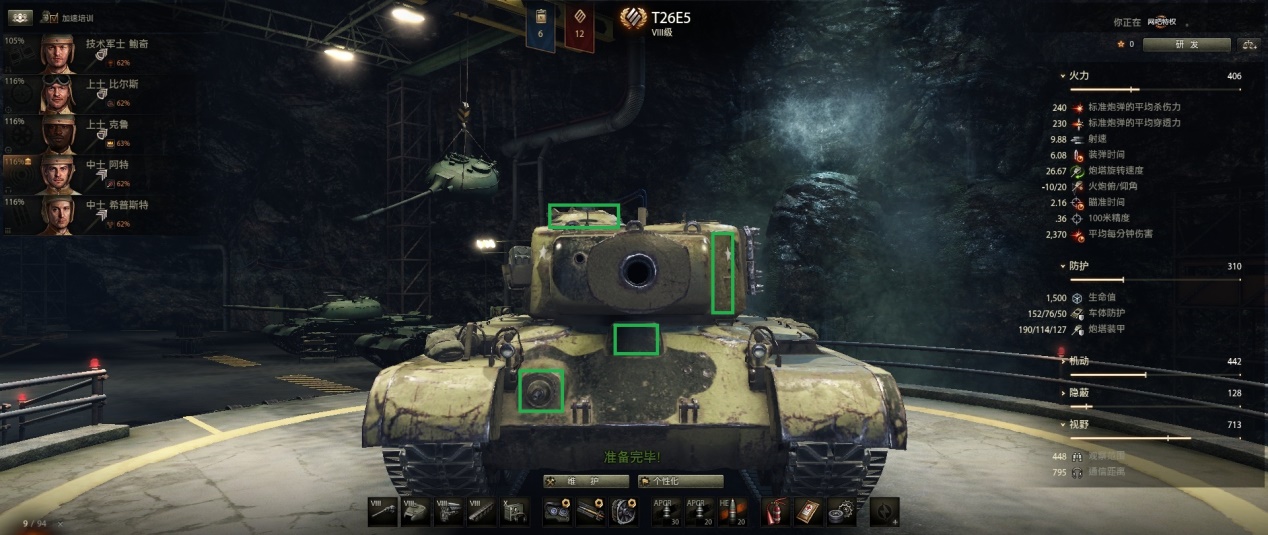This screenshot has width=1268, height=535.
Task: Select crew member 中士 阿特
Action: (x=100, y=174)
